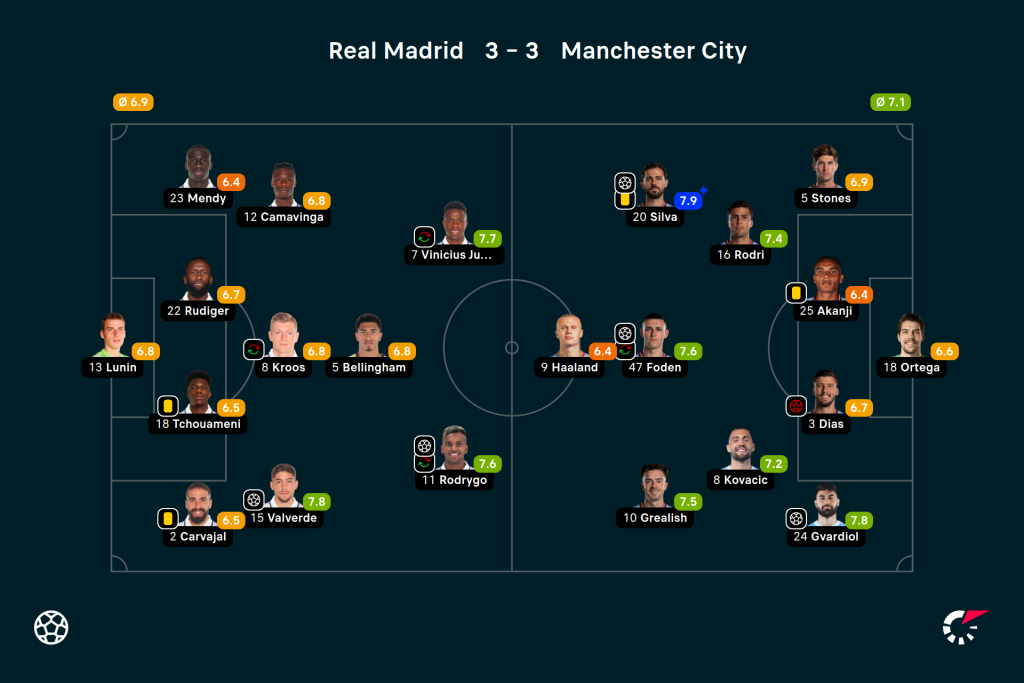View Valverde's player details
This screenshot has width=1024, height=683.
(x=285, y=487)
